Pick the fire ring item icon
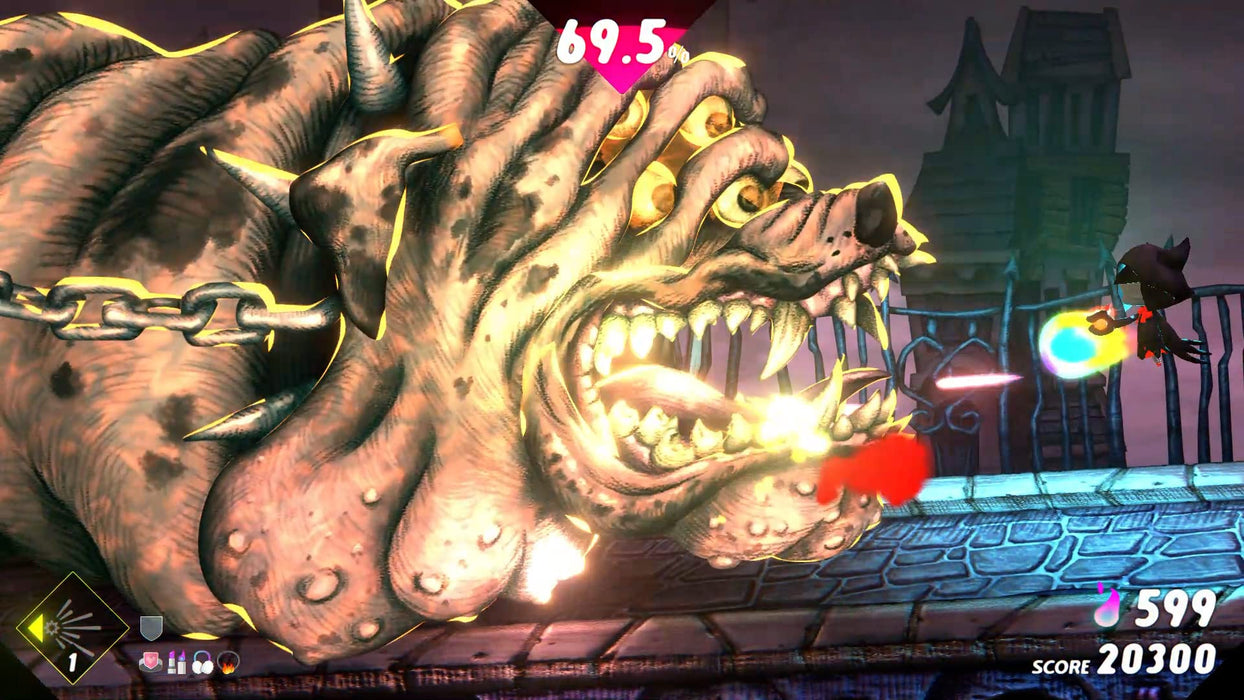The image size is (1244, 700). click(x=228, y=661)
